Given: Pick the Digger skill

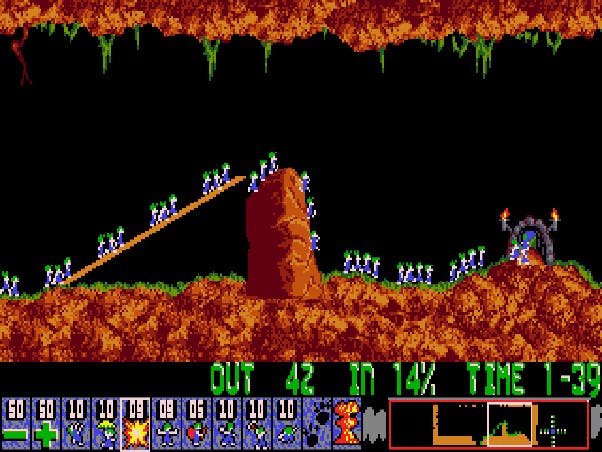Looking at the screenshot, I should point(286,423).
